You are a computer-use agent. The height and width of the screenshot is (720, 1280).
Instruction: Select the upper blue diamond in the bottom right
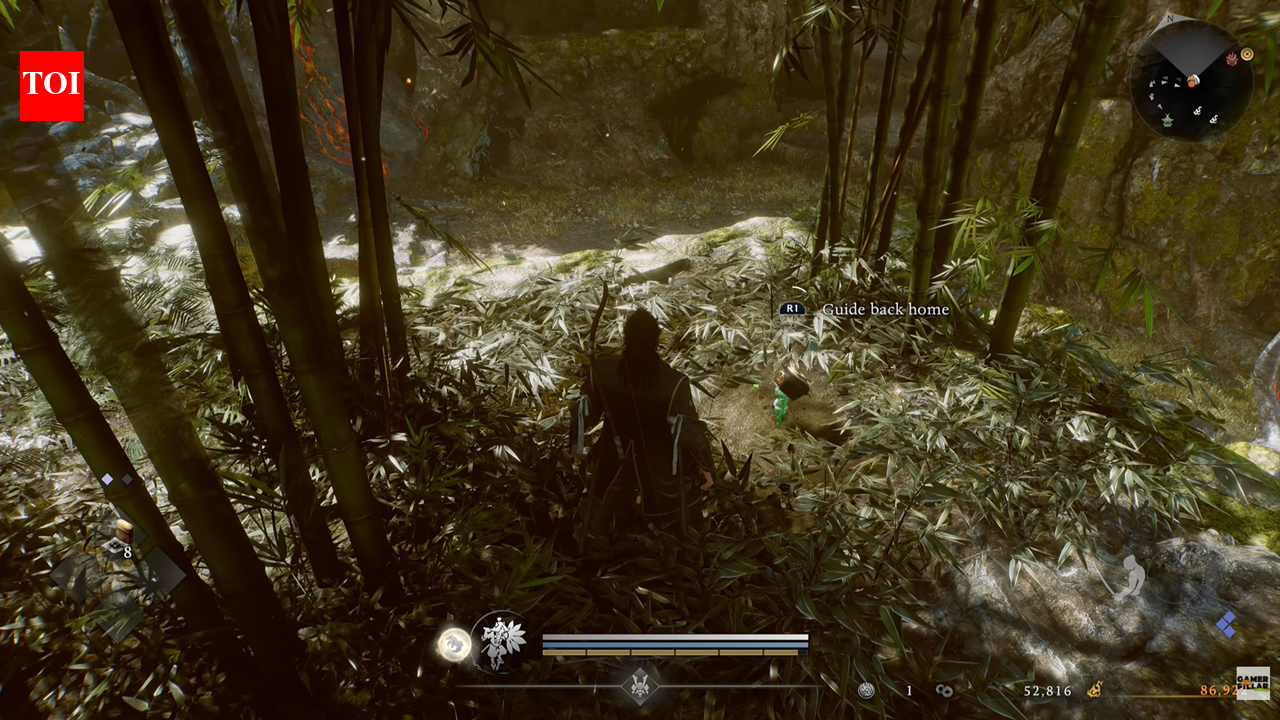click(1229, 617)
